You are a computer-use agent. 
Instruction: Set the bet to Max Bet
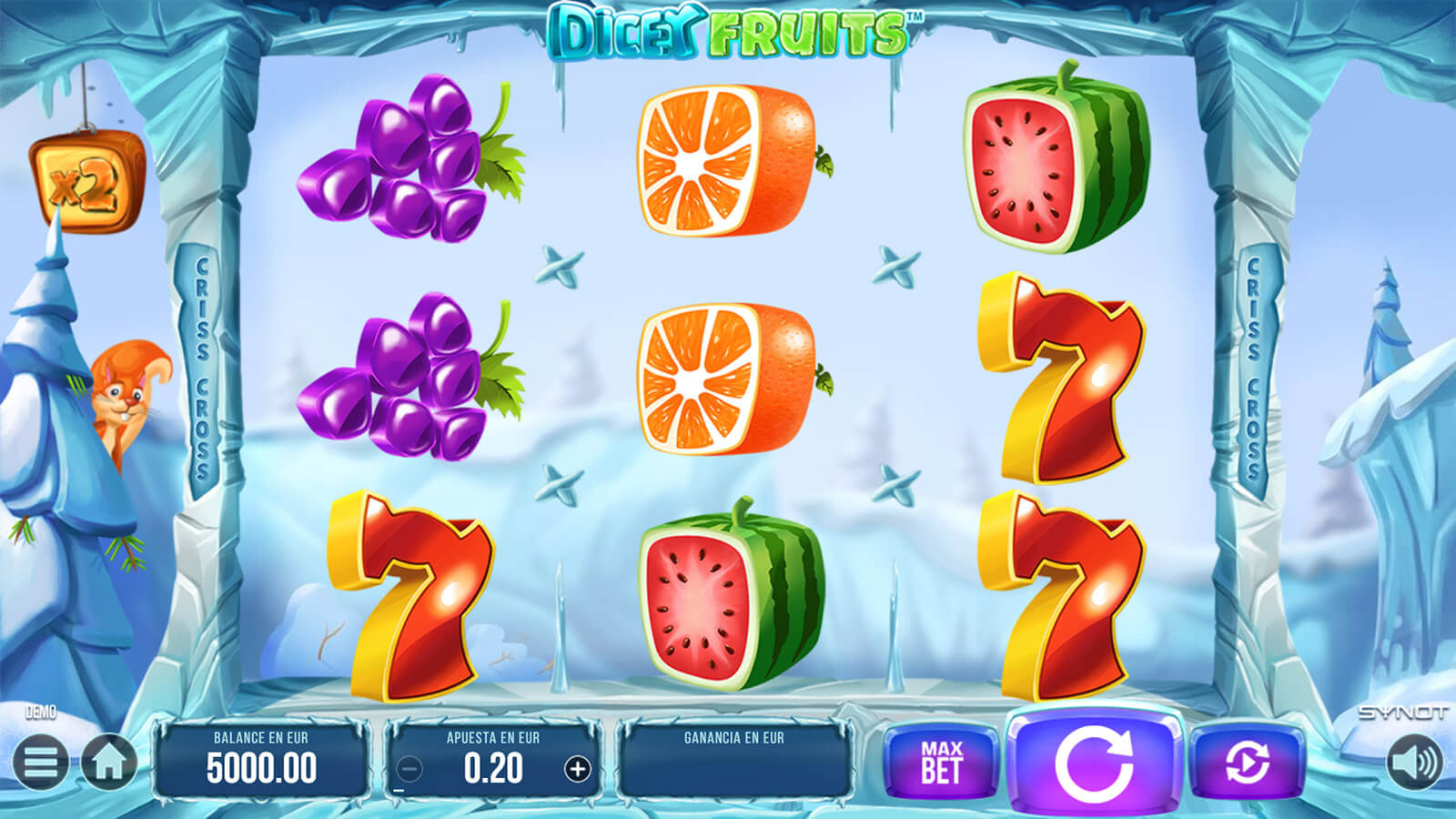[941, 763]
